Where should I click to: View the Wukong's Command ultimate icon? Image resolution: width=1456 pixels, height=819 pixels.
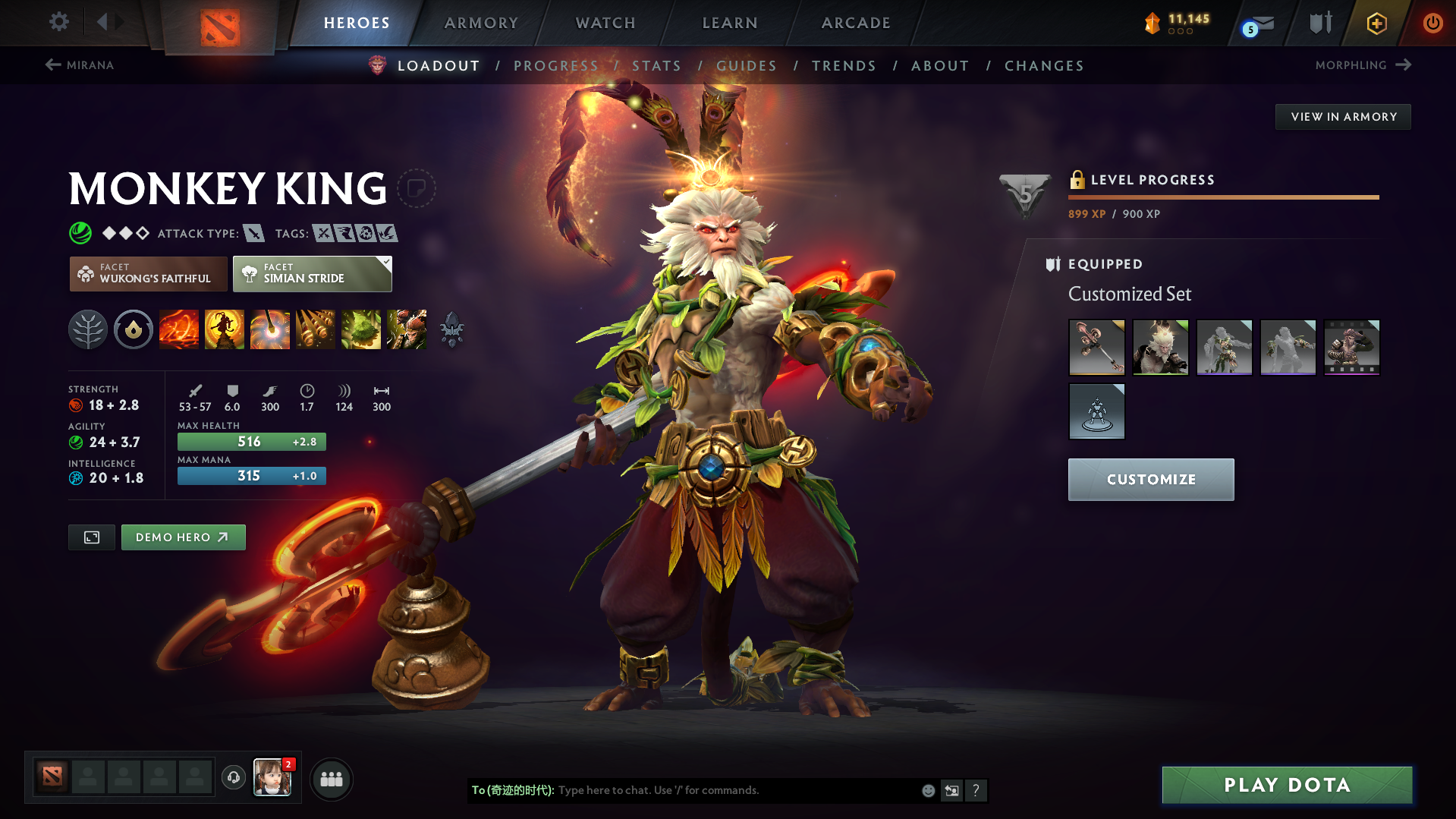coord(407,329)
